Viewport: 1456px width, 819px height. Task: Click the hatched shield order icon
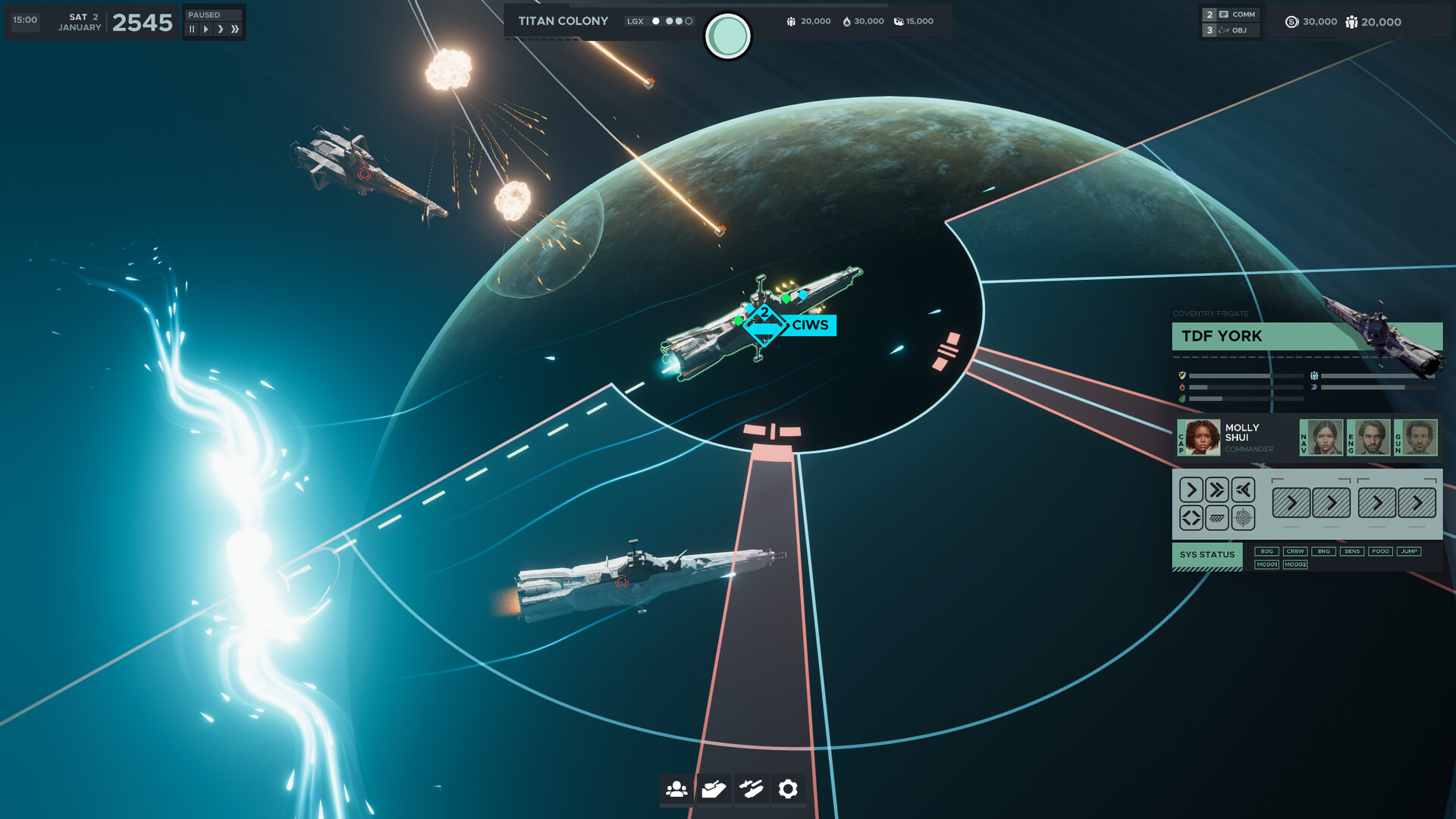(1216, 519)
